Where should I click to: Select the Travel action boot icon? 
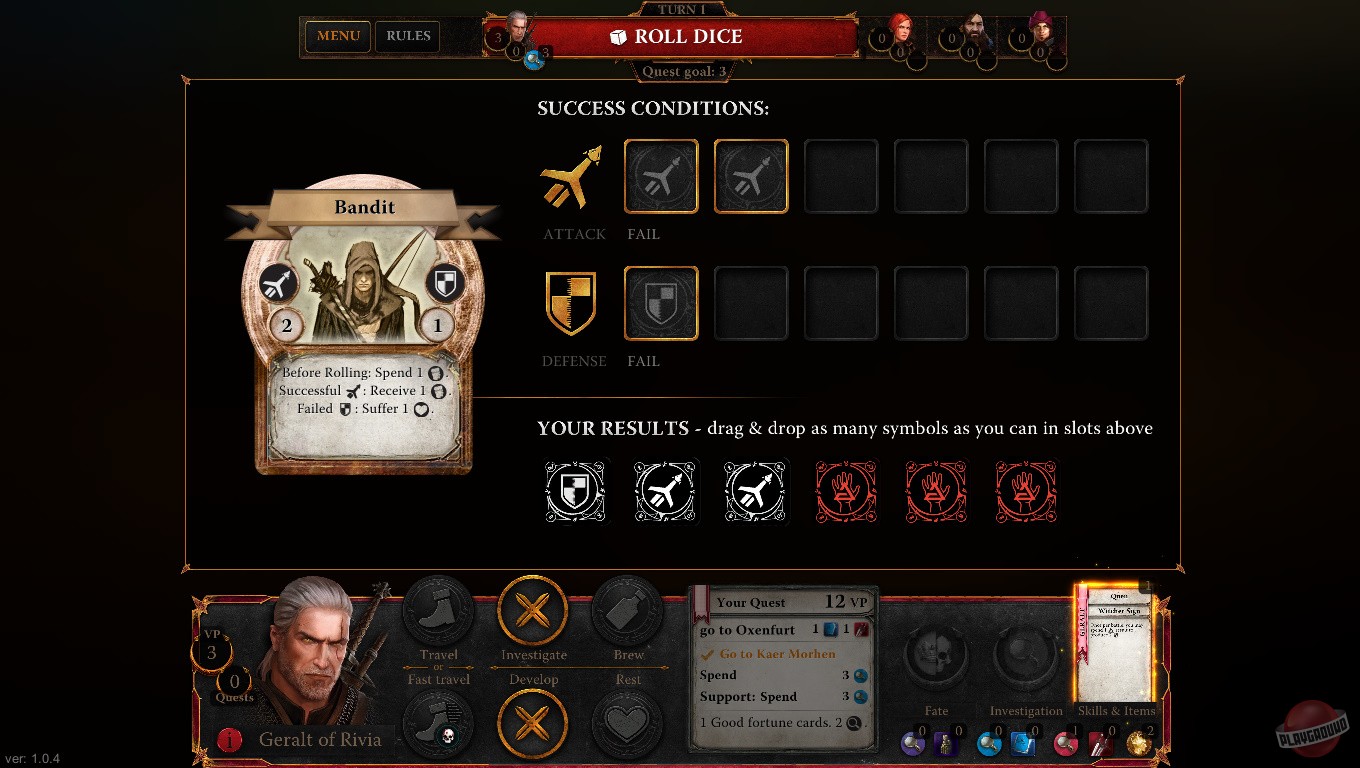[x=438, y=611]
